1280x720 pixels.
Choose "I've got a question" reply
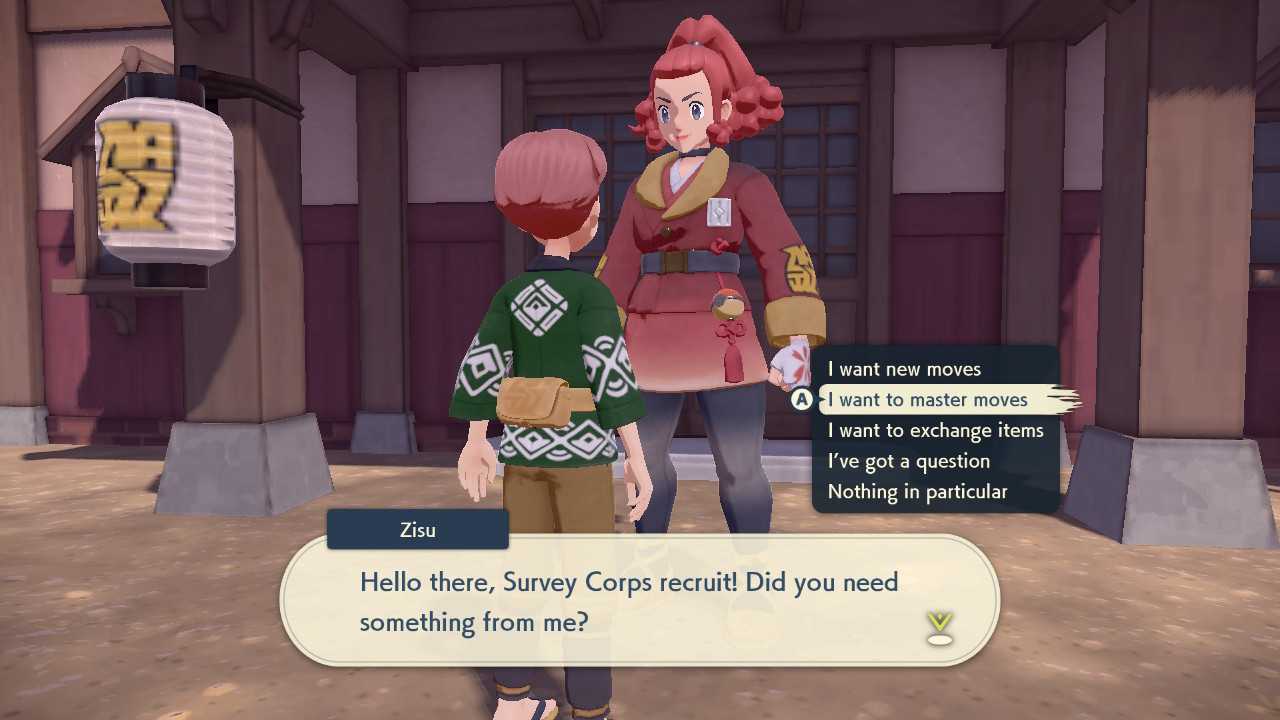[x=908, y=461]
